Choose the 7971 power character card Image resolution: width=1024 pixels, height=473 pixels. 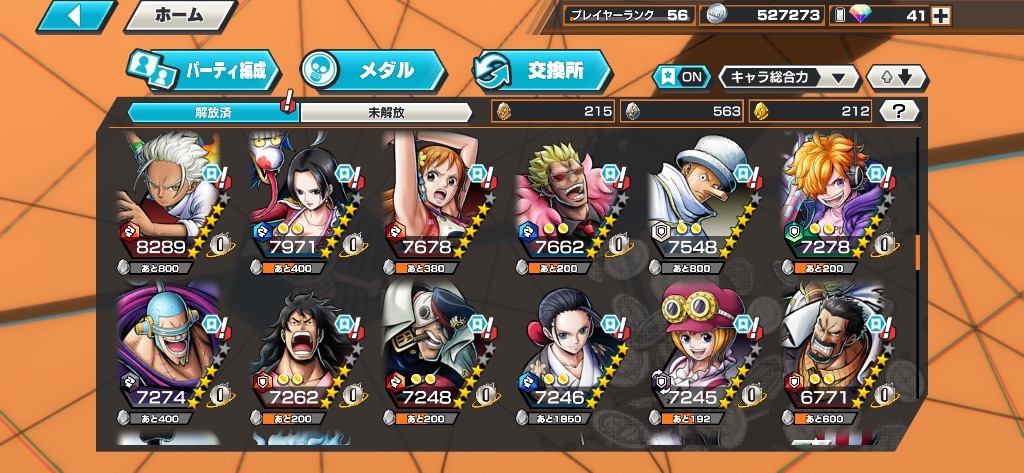pyautogui.click(x=300, y=200)
